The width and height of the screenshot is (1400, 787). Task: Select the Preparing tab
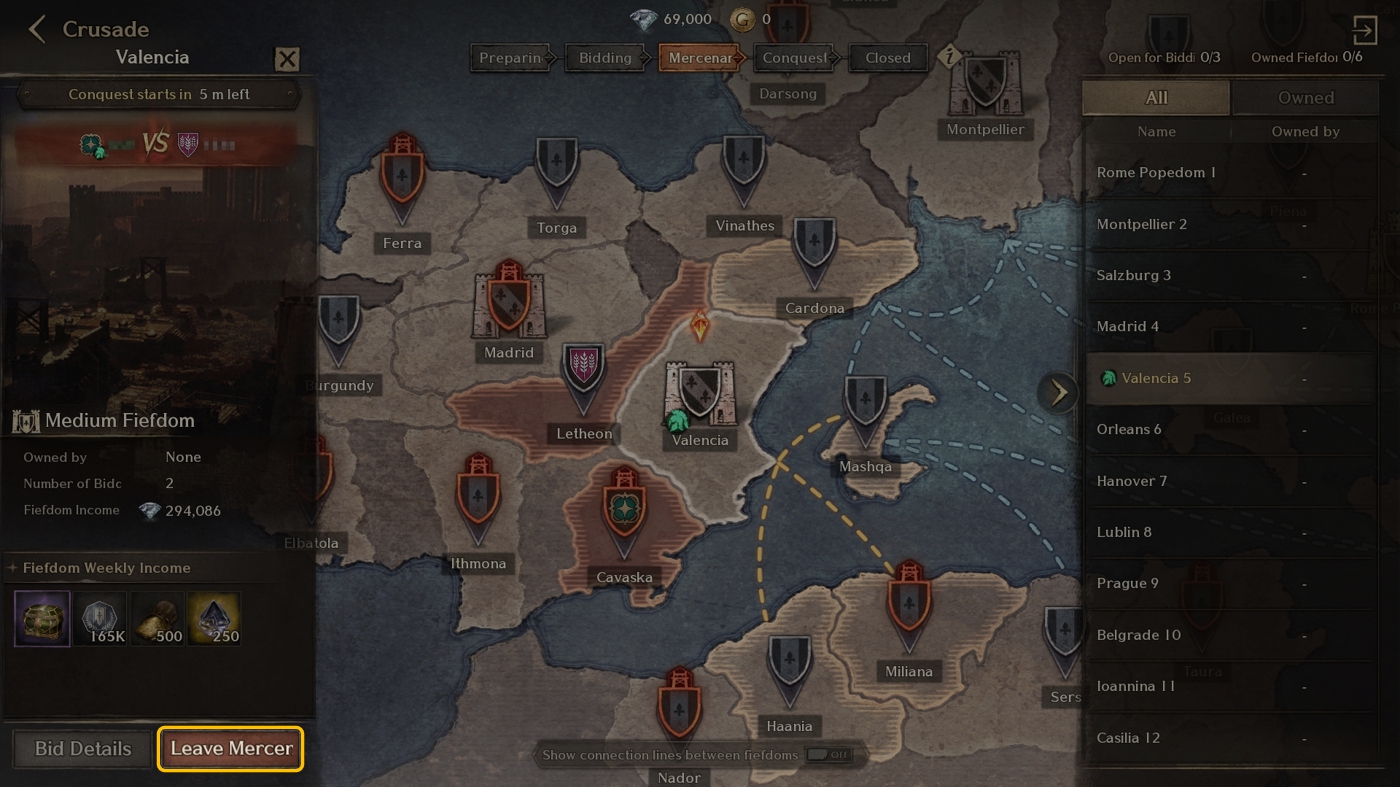click(x=510, y=57)
